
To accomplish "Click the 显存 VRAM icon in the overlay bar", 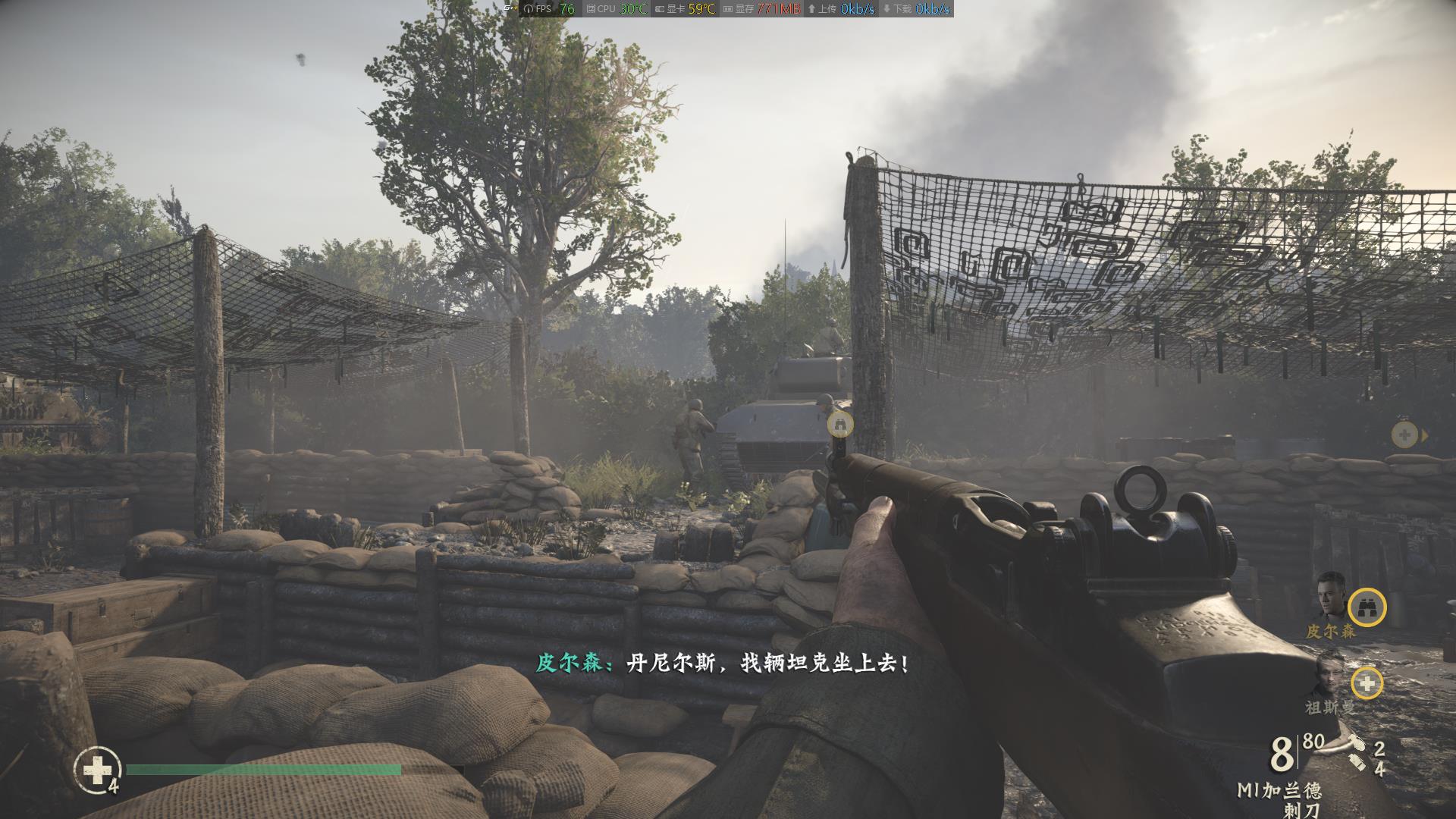I will [x=728, y=10].
